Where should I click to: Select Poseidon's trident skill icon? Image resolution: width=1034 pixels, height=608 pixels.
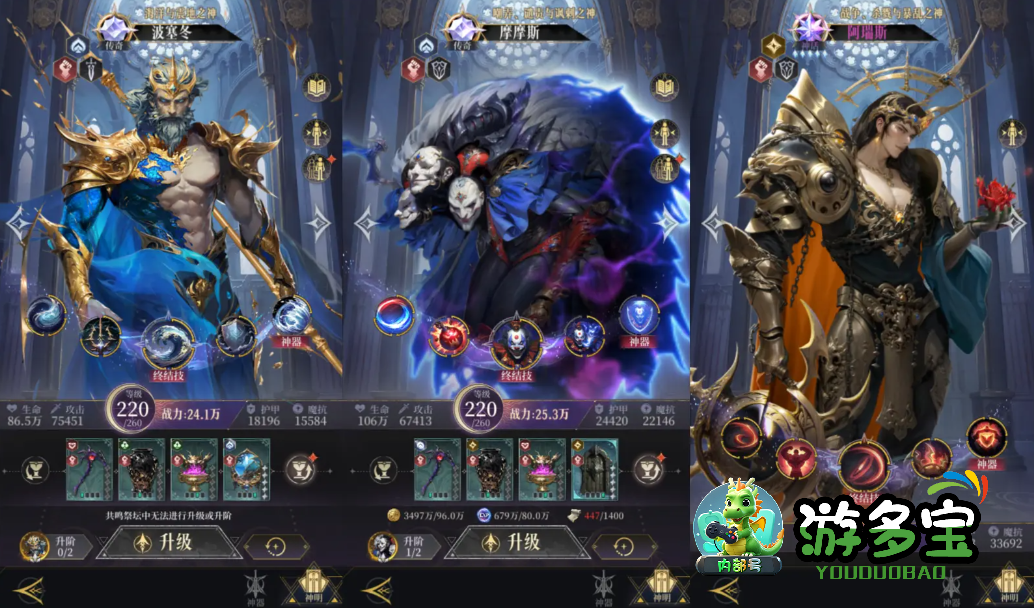tap(101, 334)
